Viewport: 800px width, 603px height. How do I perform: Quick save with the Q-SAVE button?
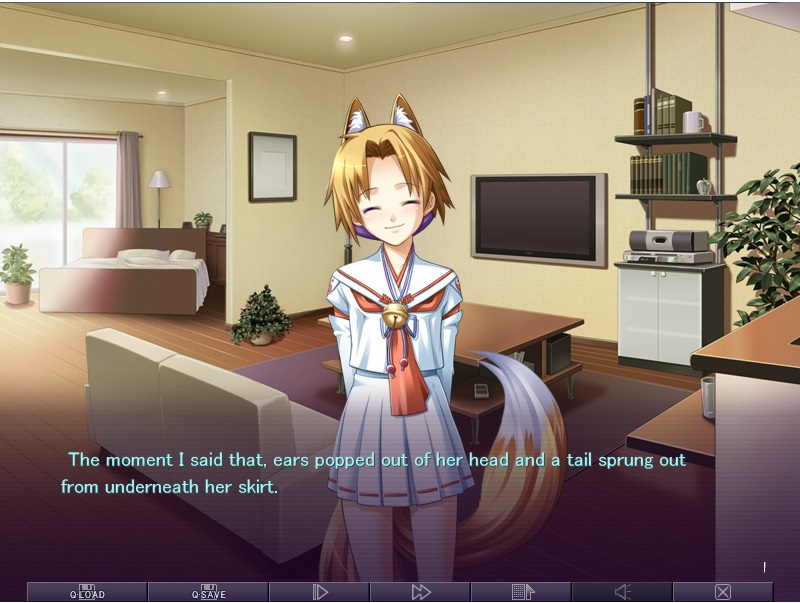[x=208, y=592]
